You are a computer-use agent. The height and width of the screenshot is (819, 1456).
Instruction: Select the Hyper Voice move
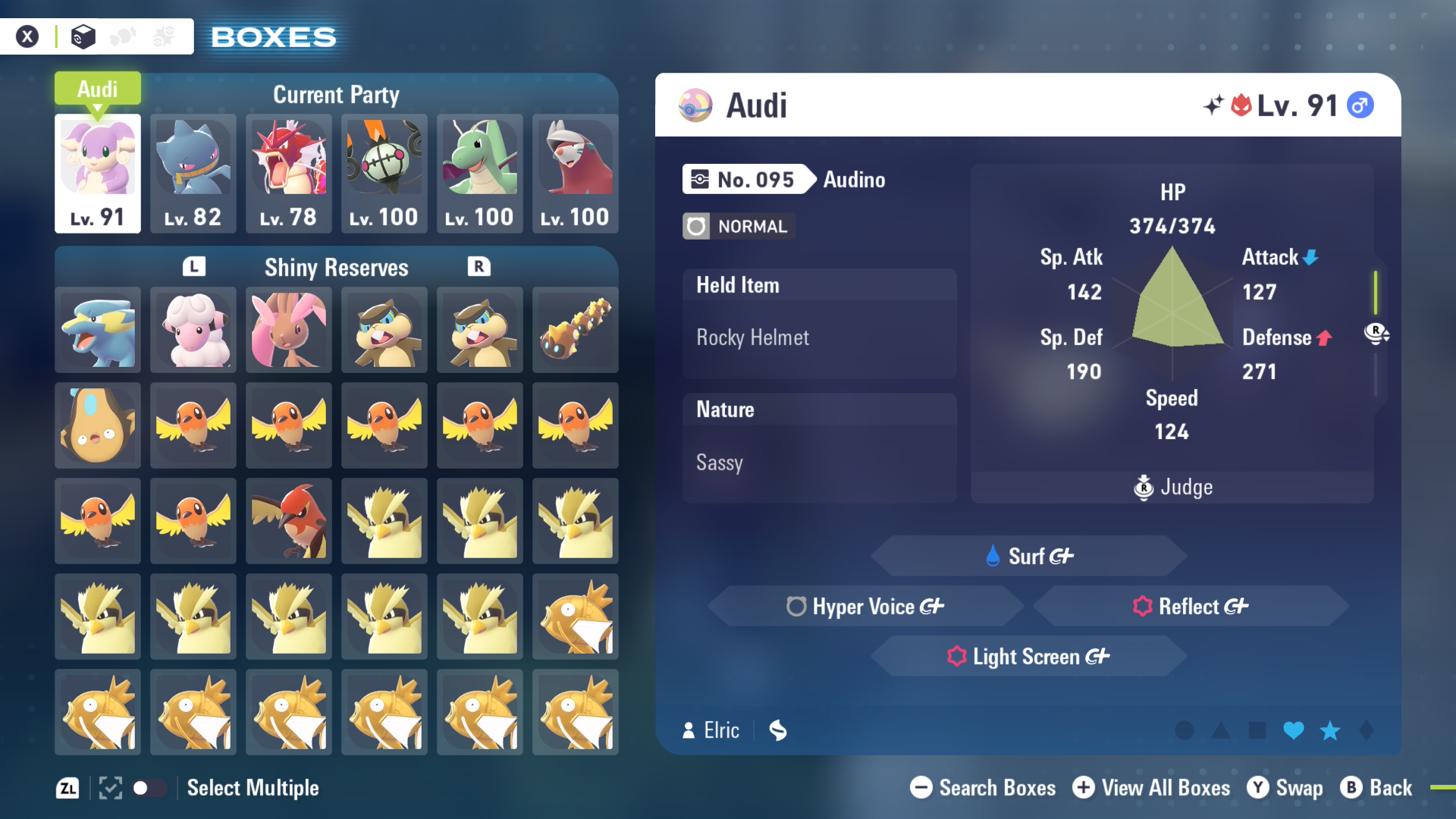(x=865, y=606)
